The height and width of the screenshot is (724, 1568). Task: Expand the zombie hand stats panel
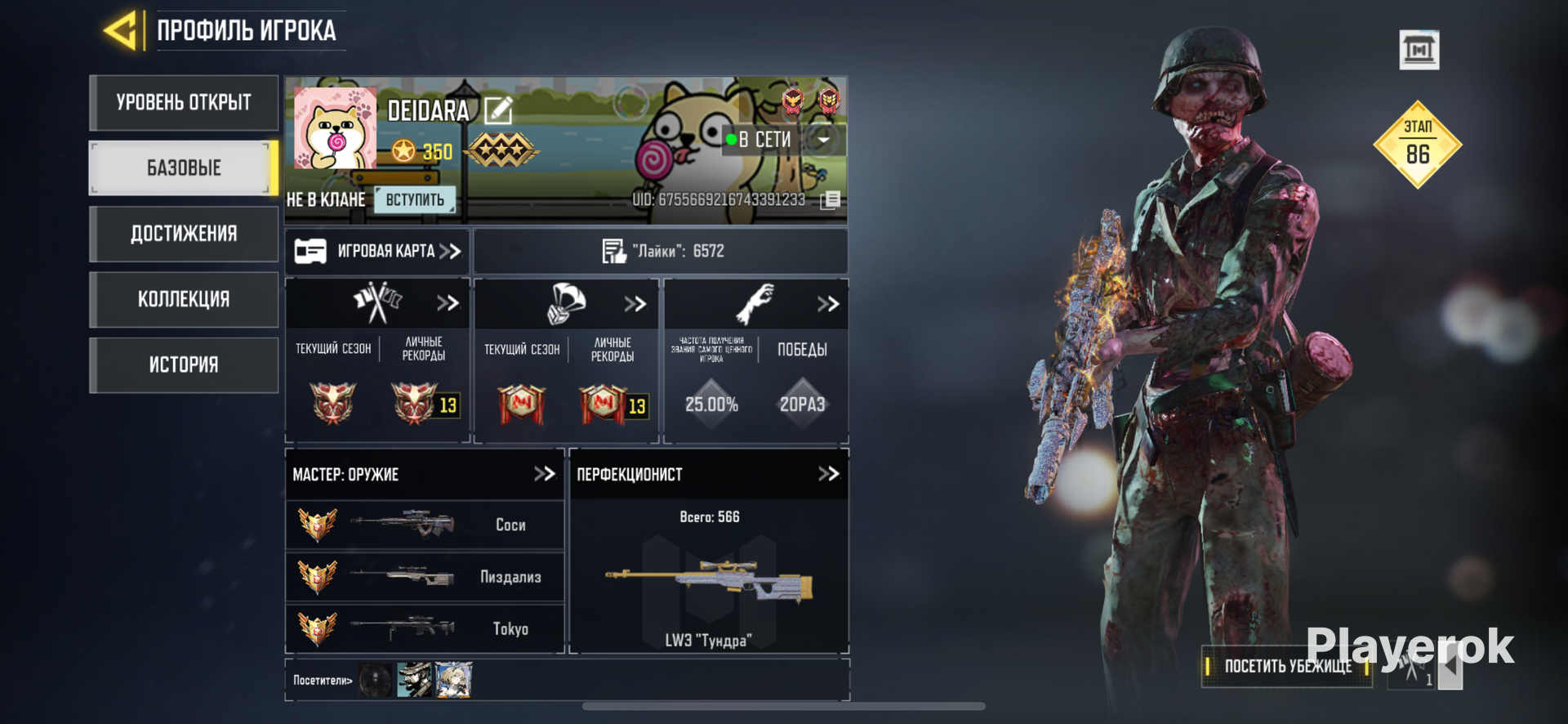[828, 304]
